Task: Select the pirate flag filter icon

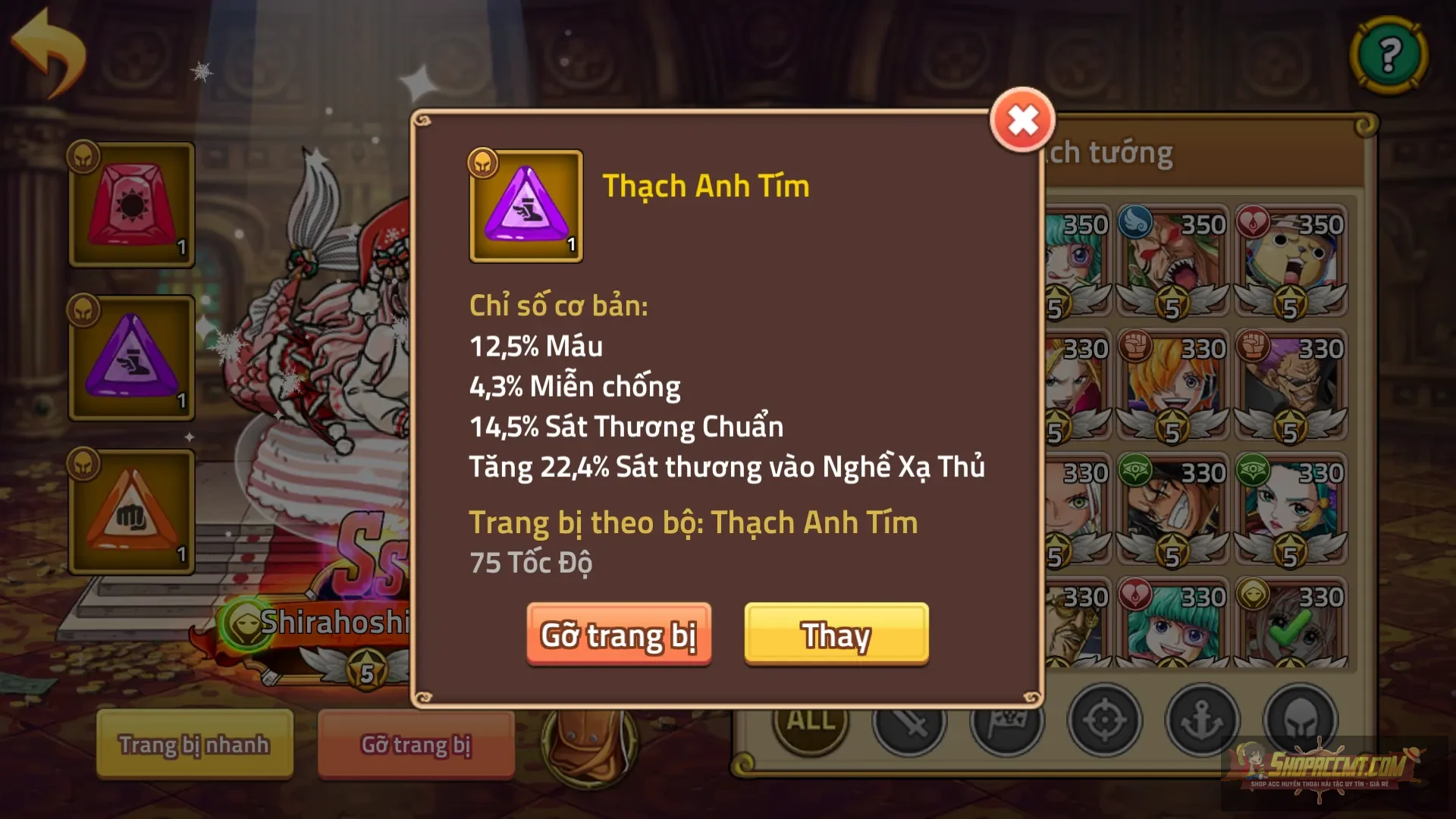Action: coord(1009,722)
